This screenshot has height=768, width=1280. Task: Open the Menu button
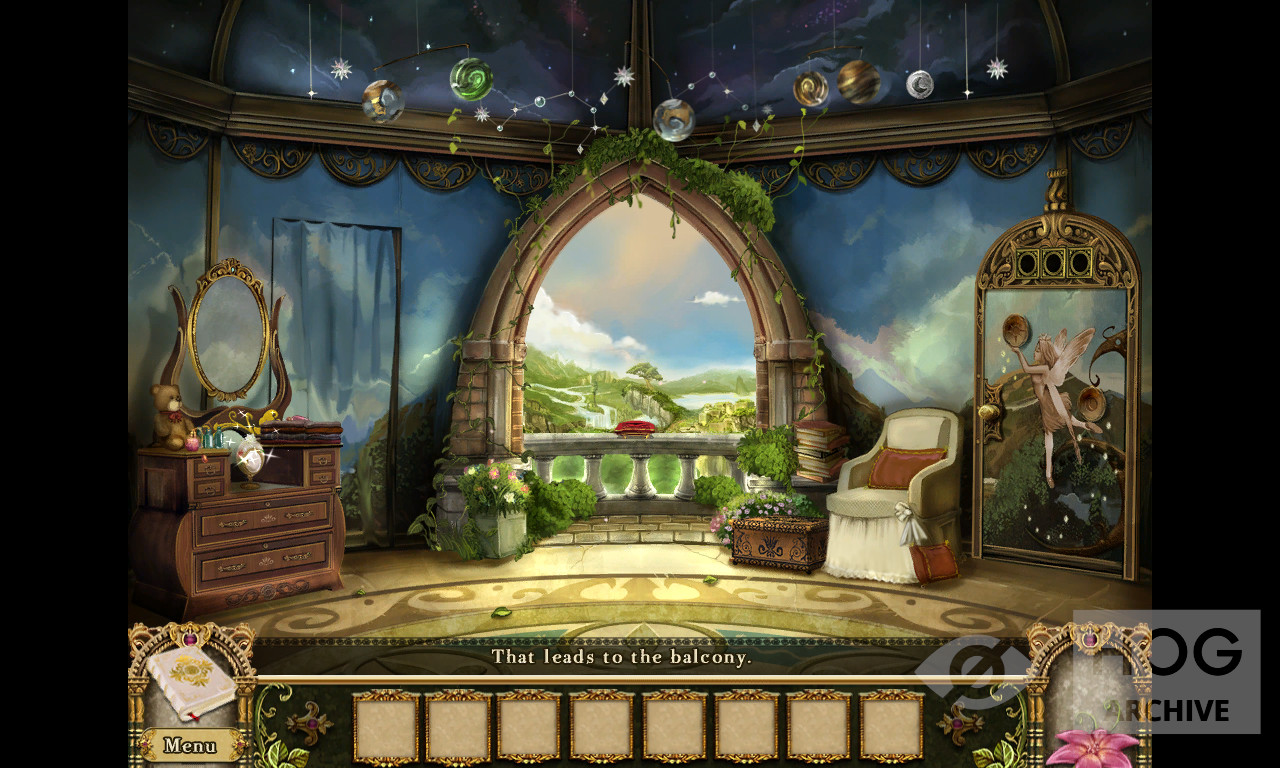click(190, 745)
